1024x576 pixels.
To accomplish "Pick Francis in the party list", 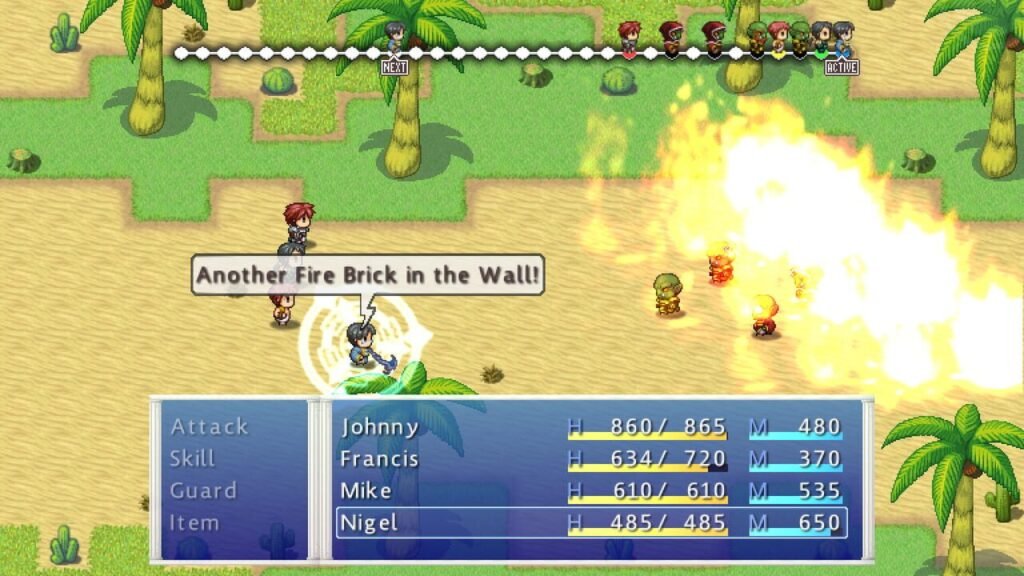I will tap(591, 459).
